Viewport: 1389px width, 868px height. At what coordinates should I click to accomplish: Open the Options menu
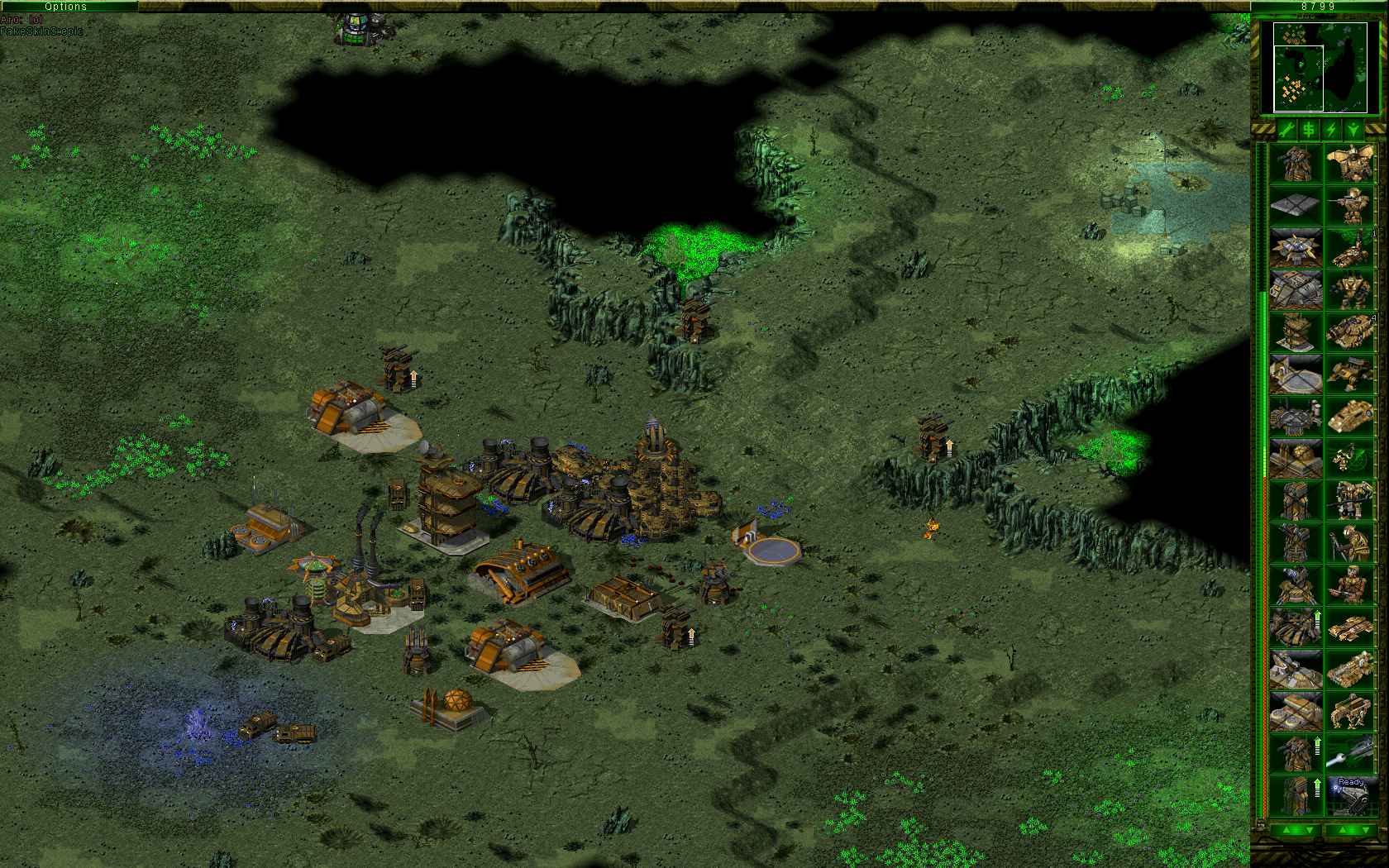66,6
